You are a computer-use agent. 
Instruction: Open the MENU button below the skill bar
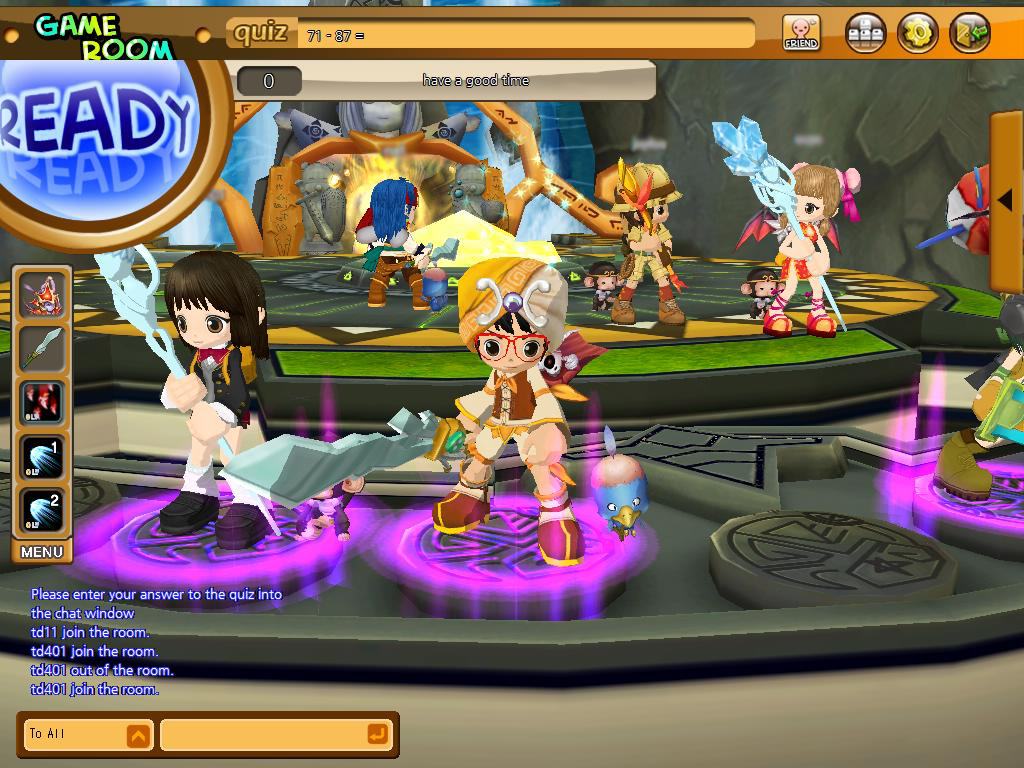point(42,552)
